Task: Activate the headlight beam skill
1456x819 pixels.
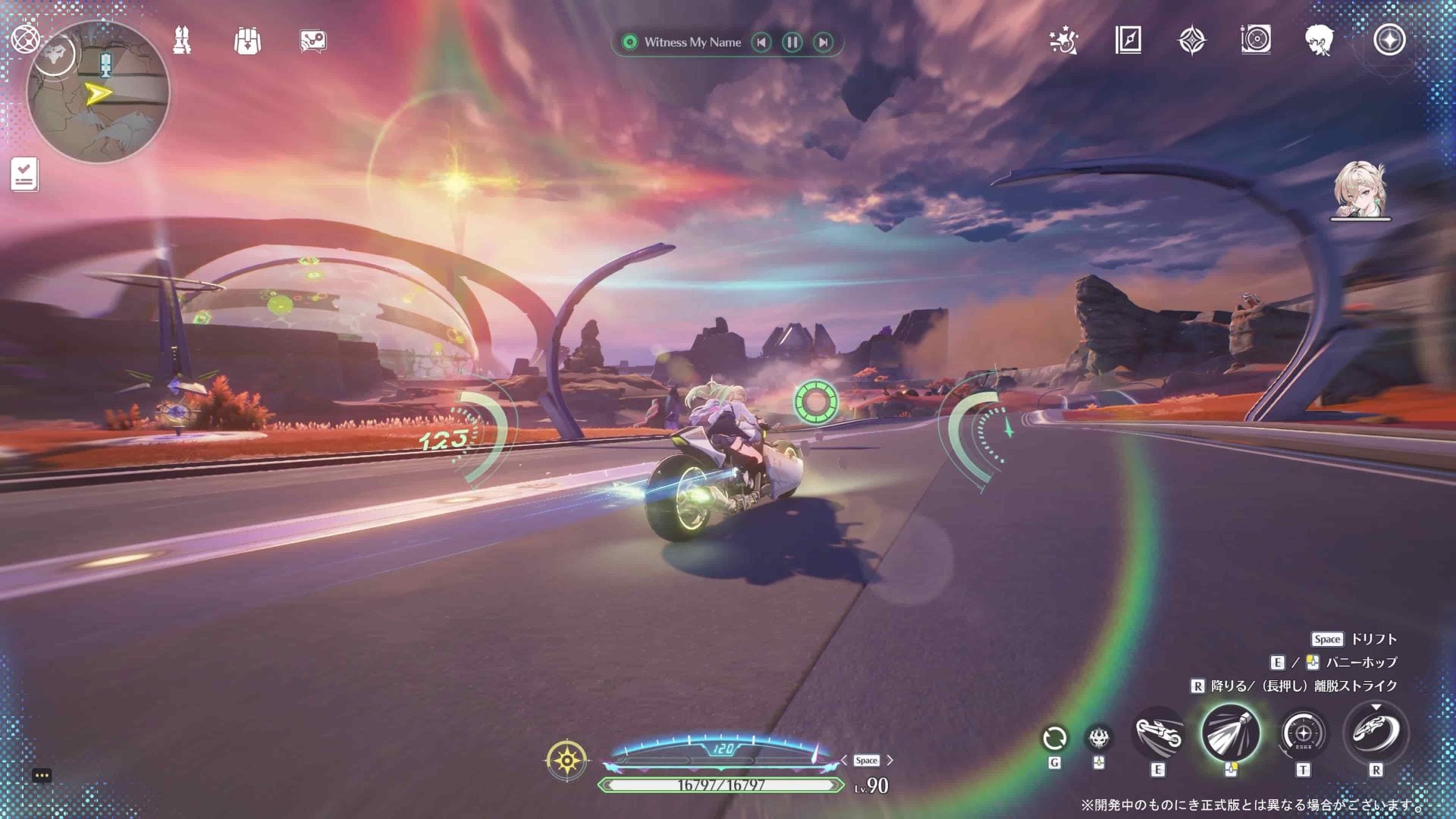Action: (x=1230, y=733)
